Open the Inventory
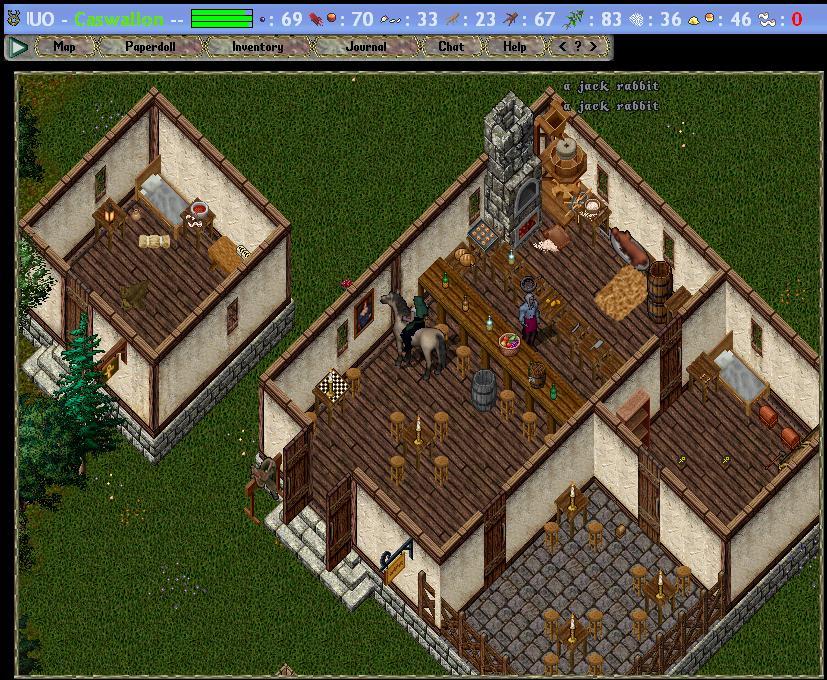 point(257,47)
